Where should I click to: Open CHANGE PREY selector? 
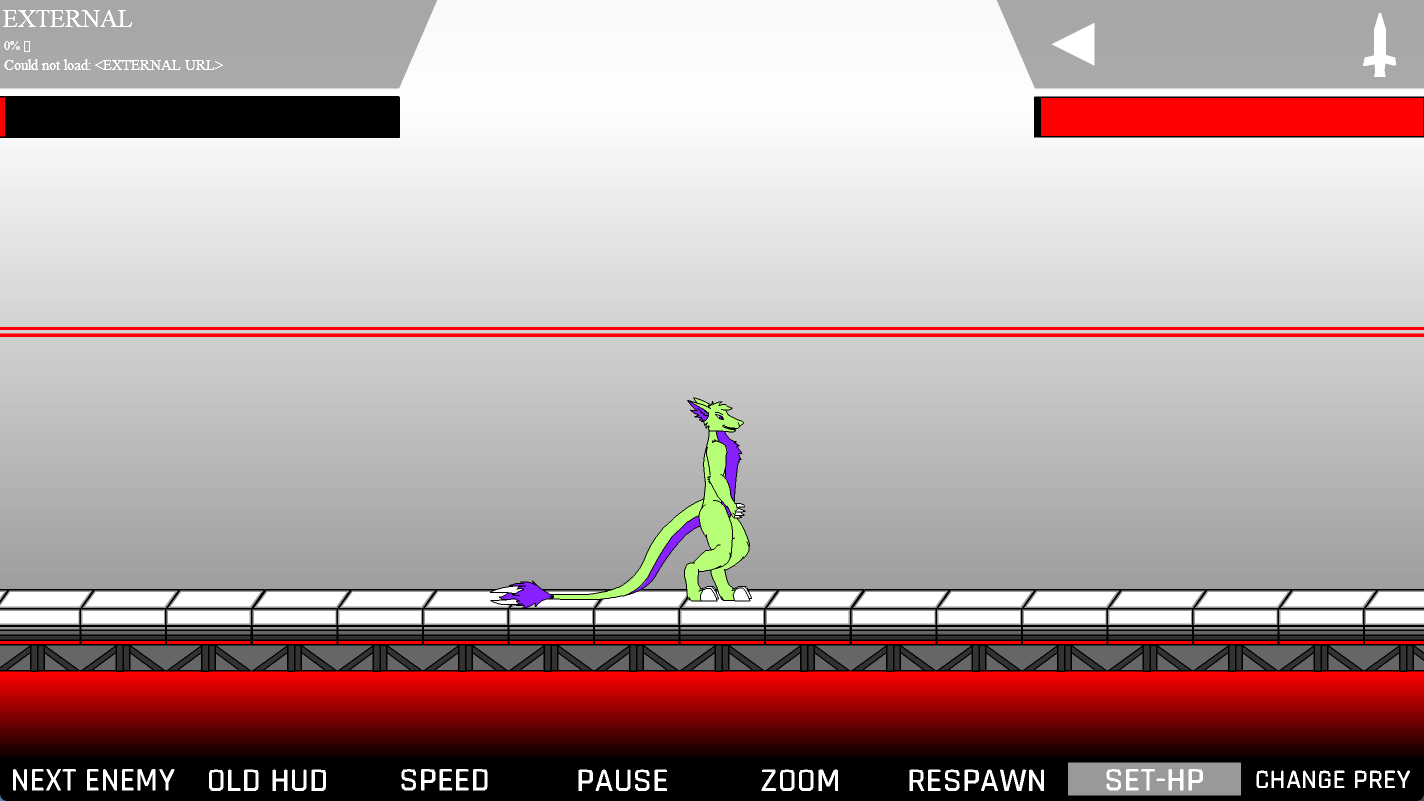pyautogui.click(x=1332, y=779)
